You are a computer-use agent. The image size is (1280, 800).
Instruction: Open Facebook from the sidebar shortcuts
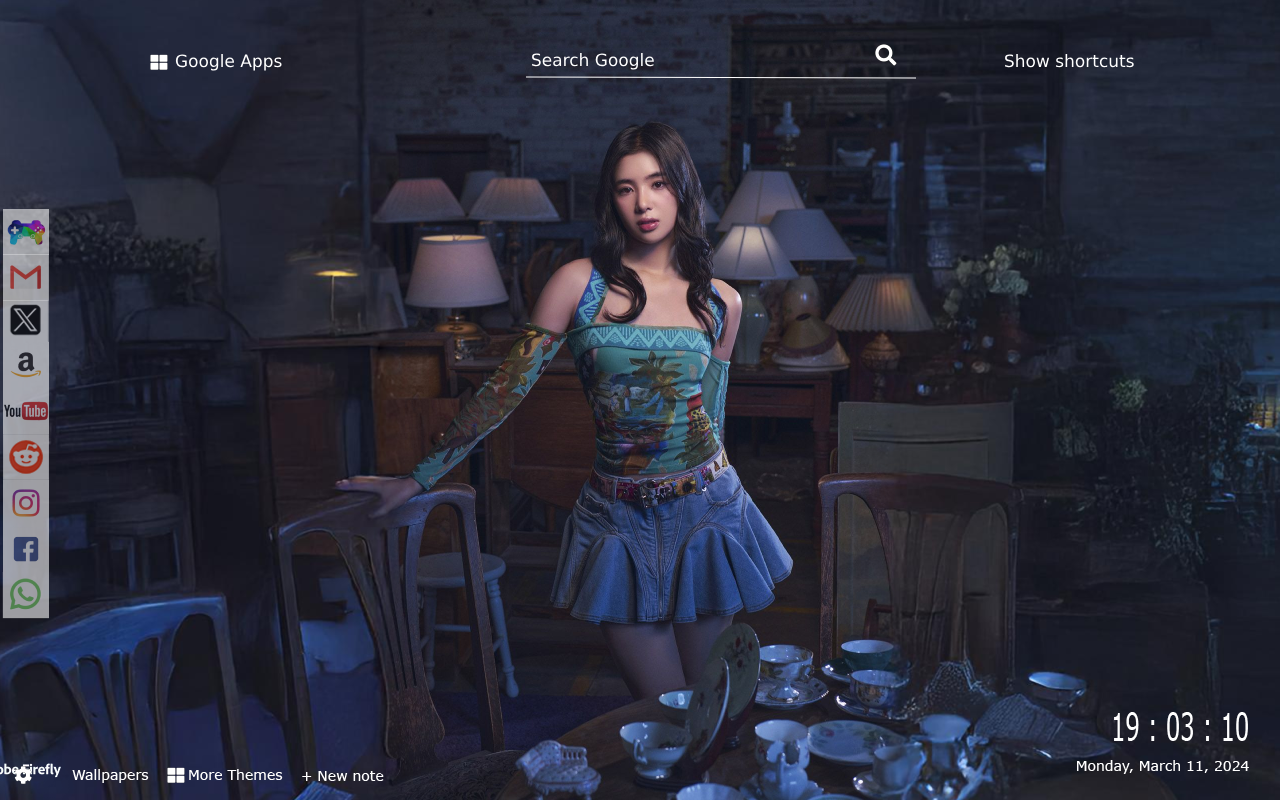point(25,548)
